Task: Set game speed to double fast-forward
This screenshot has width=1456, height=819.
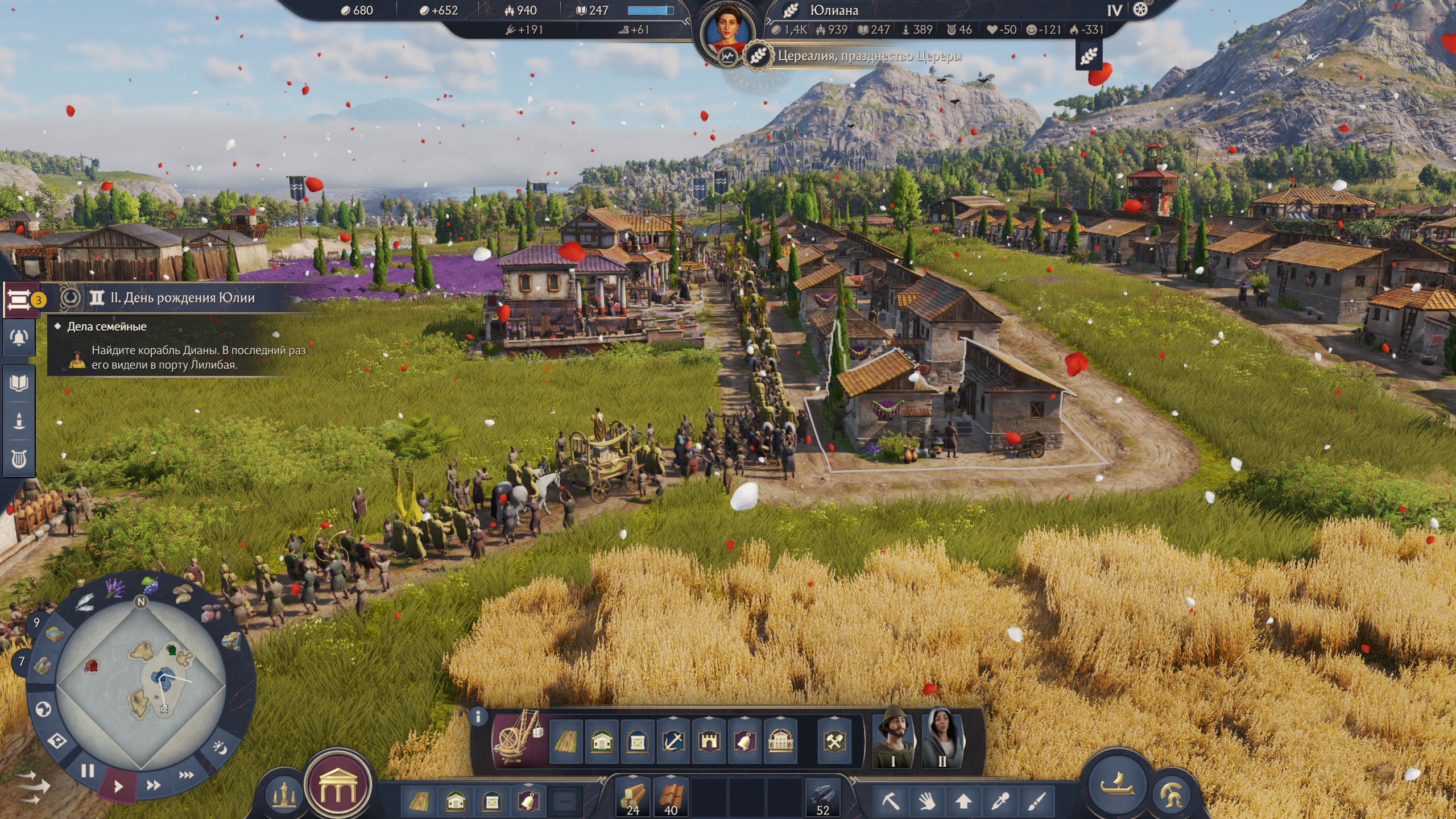Action: tap(153, 785)
